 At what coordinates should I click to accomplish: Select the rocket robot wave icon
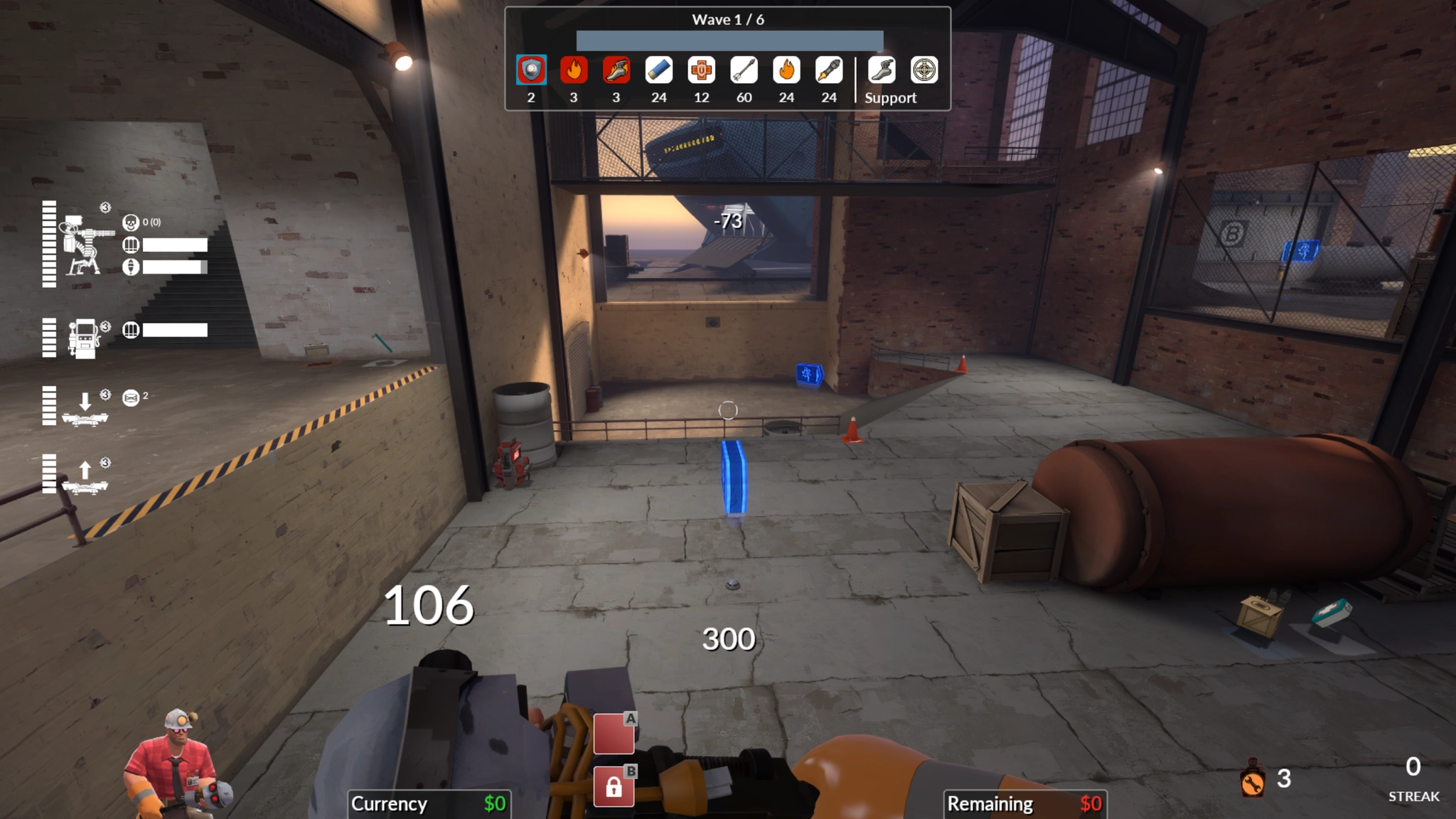tap(829, 70)
